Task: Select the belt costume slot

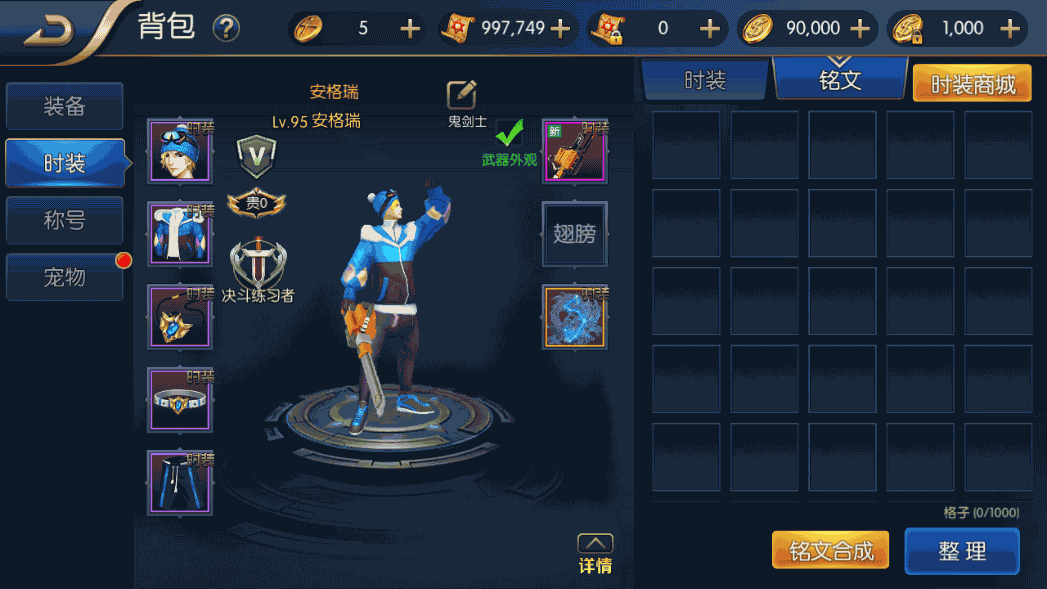Action: click(x=180, y=400)
